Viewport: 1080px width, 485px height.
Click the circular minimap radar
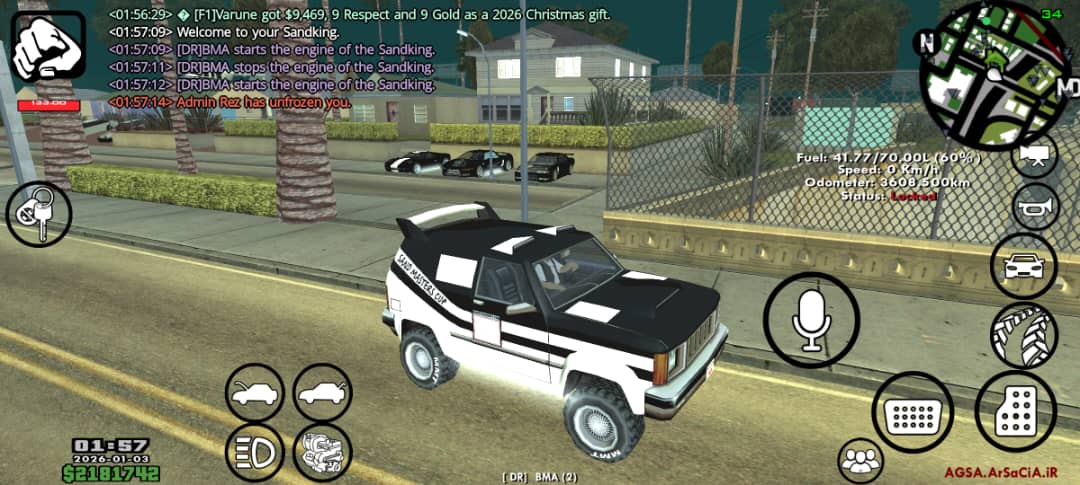pos(992,75)
